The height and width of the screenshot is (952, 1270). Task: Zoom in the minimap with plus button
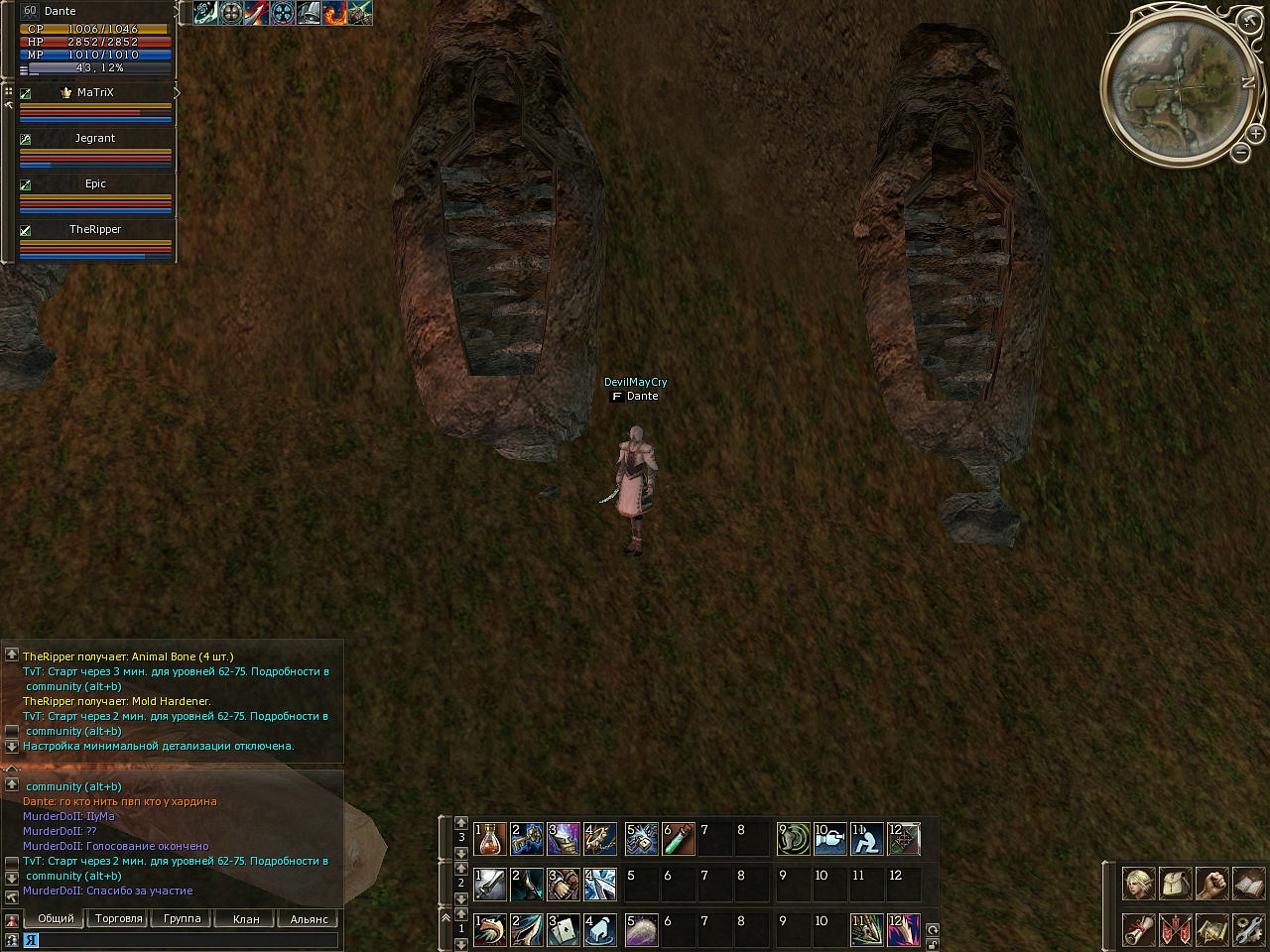[x=1255, y=133]
